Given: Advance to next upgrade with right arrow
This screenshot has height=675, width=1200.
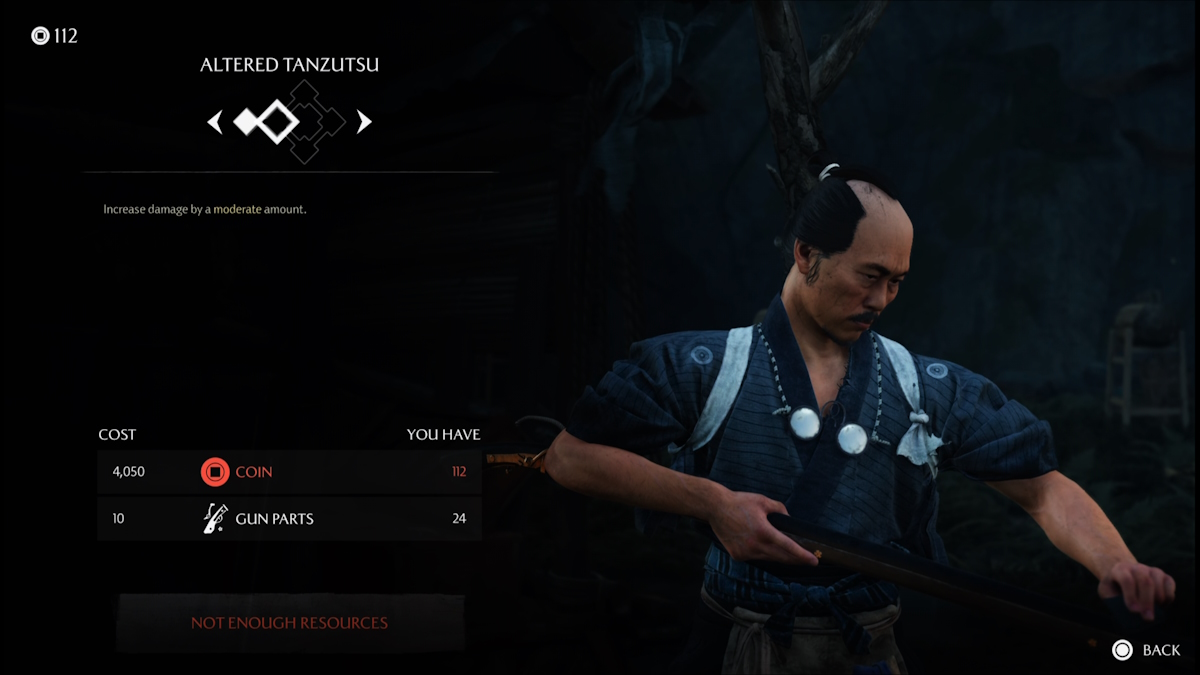Looking at the screenshot, I should click(x=364, y=122).
